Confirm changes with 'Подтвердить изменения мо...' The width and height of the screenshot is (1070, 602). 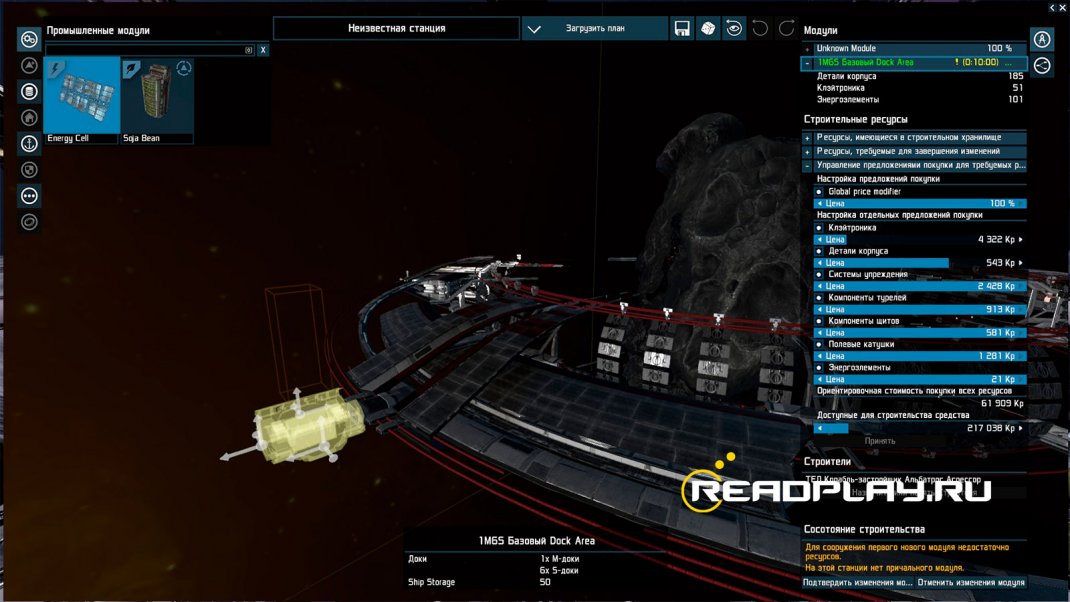[857, 582]
